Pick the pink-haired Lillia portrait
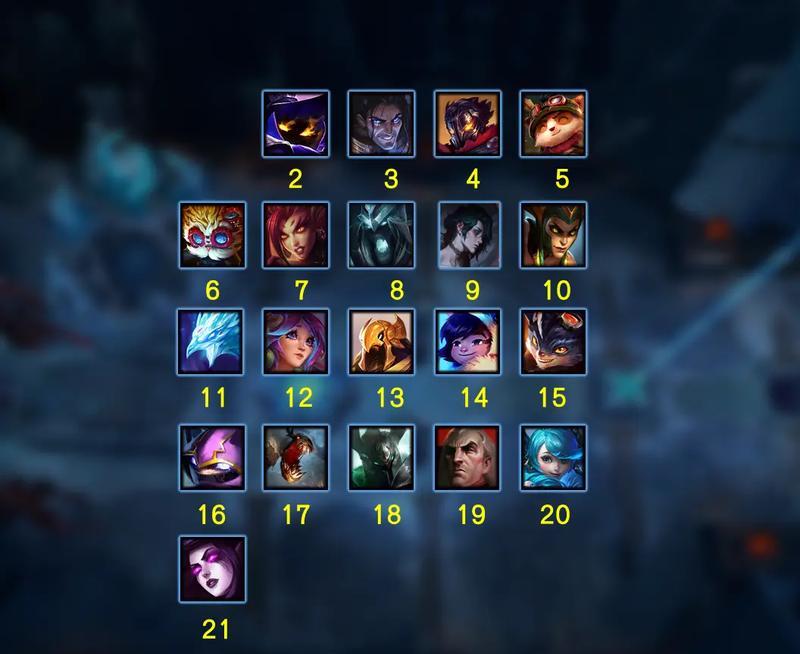 click(x=295, y=342)
